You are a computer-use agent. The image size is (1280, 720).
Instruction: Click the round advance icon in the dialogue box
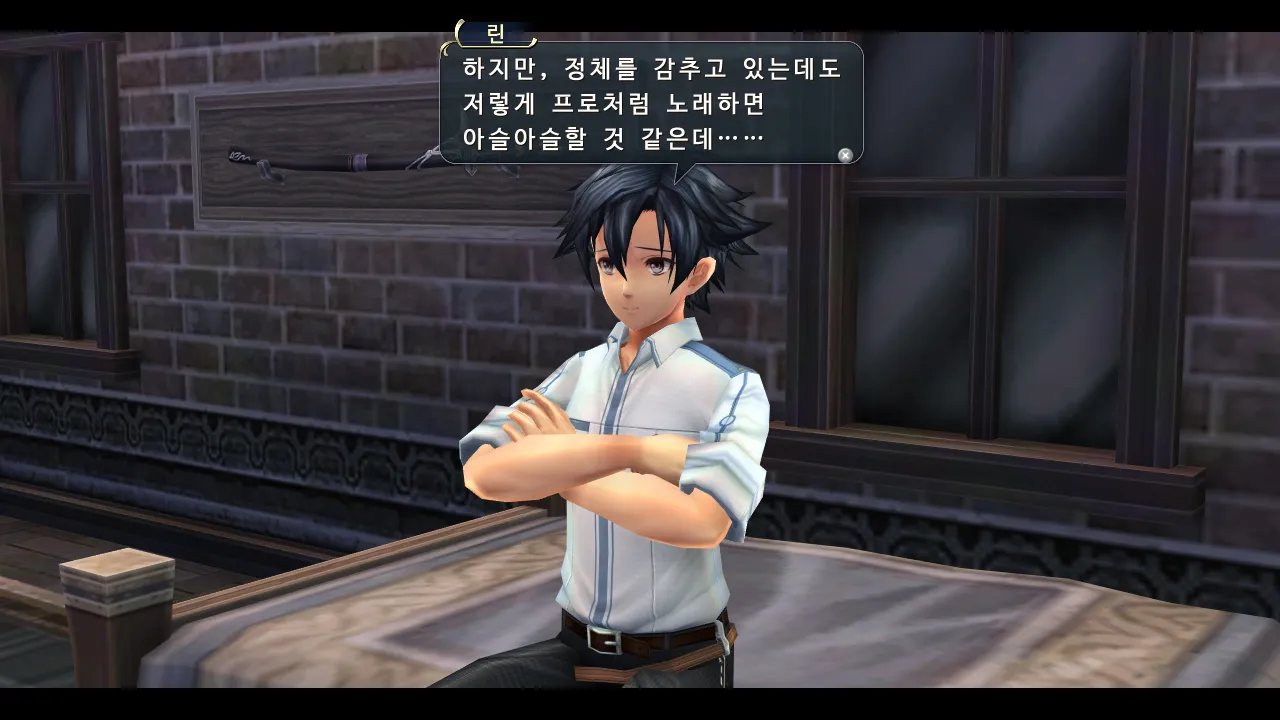[845, 155]
